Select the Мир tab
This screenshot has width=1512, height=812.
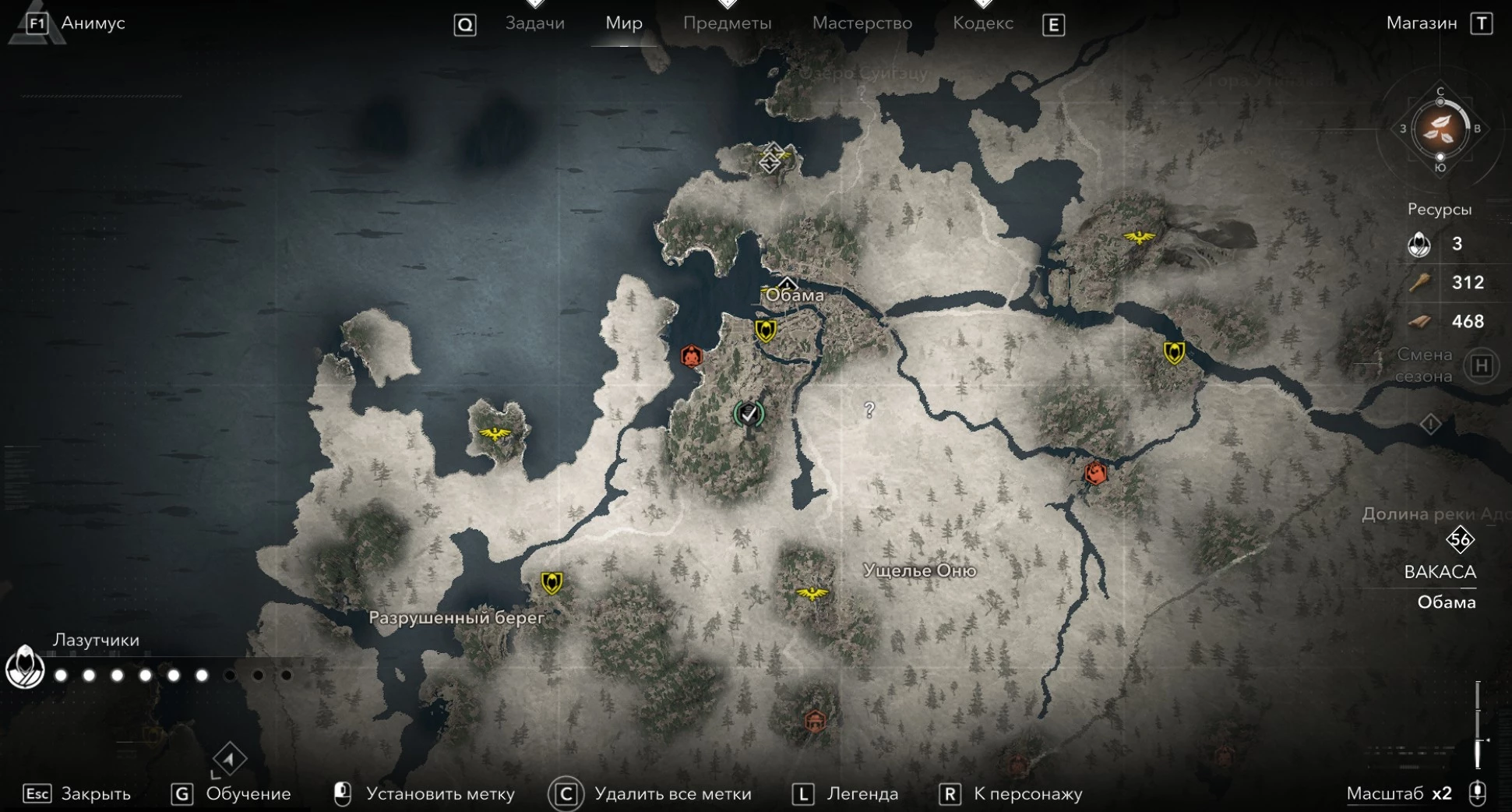(x=624, y=23)
